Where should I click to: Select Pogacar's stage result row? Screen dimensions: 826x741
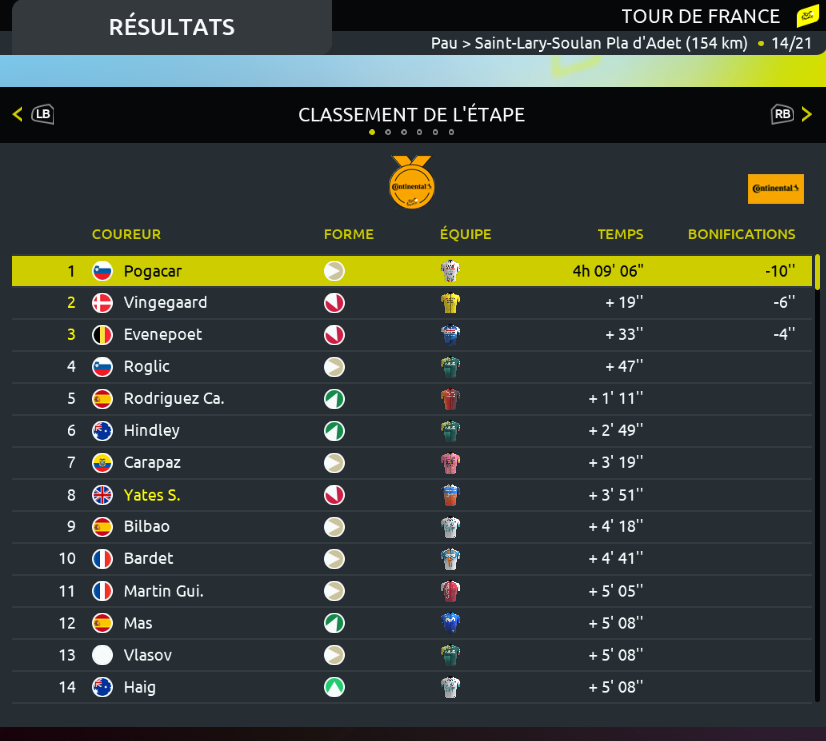(x=411, y=271)
